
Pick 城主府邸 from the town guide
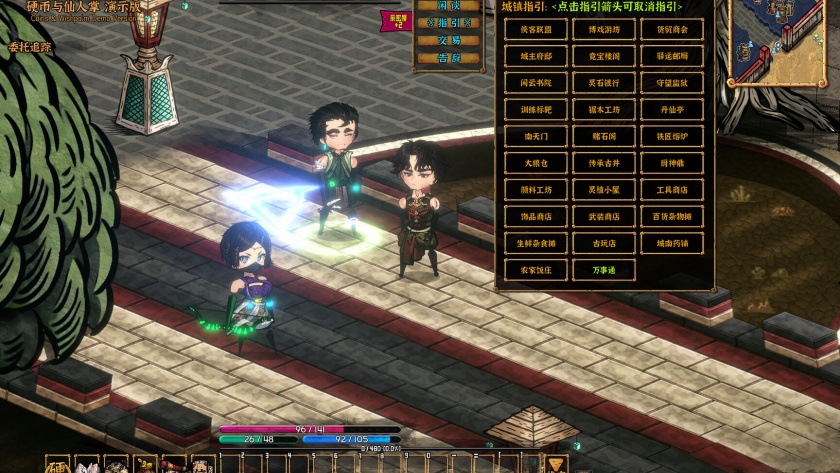click(x=533, y=57)
